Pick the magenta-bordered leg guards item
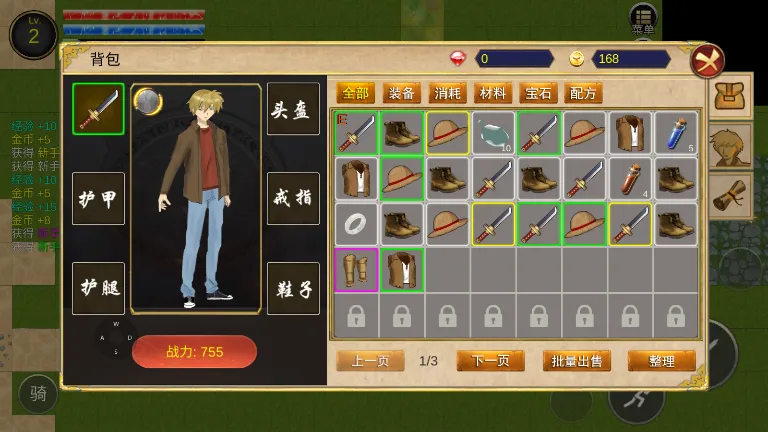This screenshot has width=768, height=432. (356, 270)
